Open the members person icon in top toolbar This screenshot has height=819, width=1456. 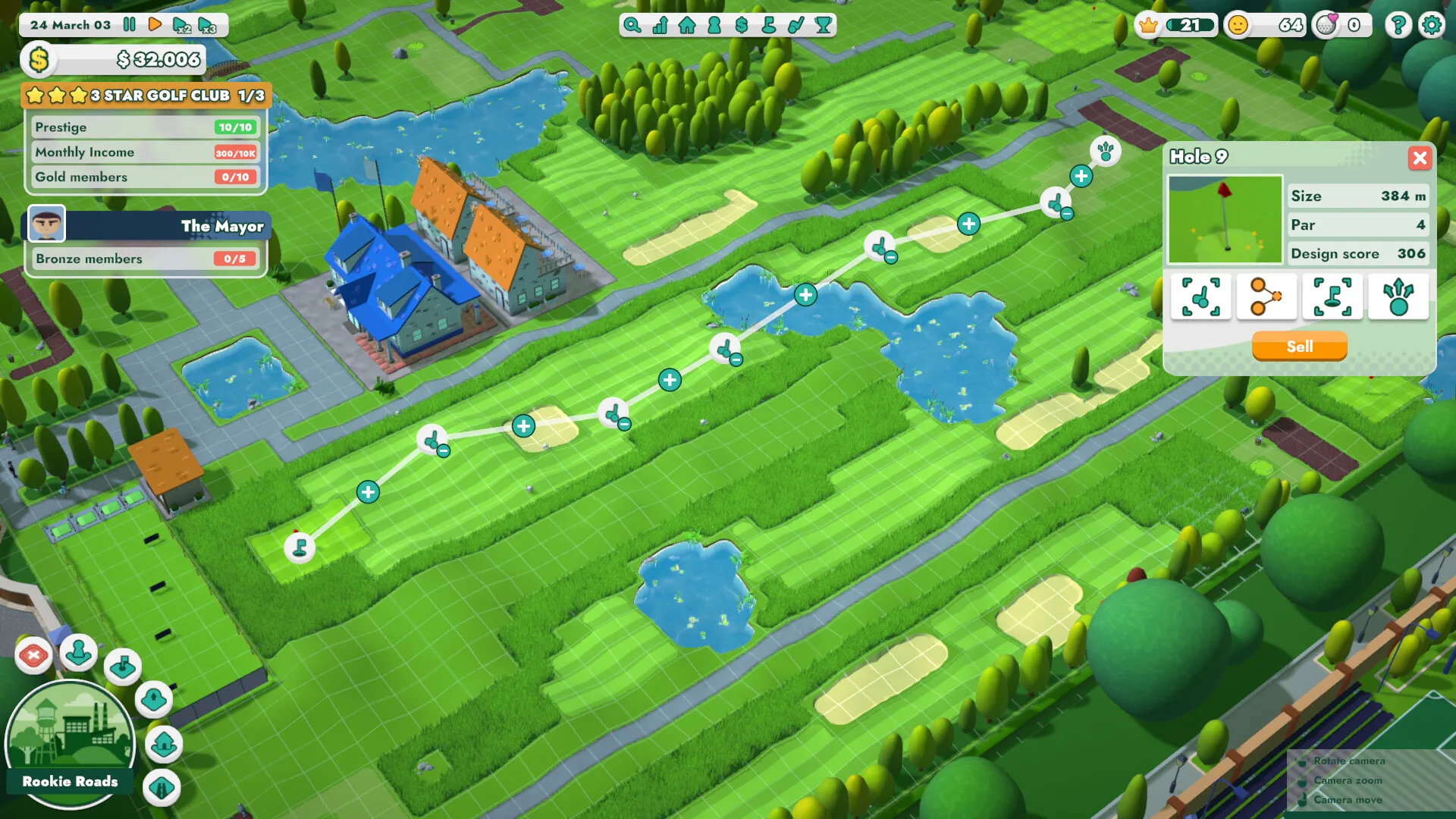click(713, 25)
